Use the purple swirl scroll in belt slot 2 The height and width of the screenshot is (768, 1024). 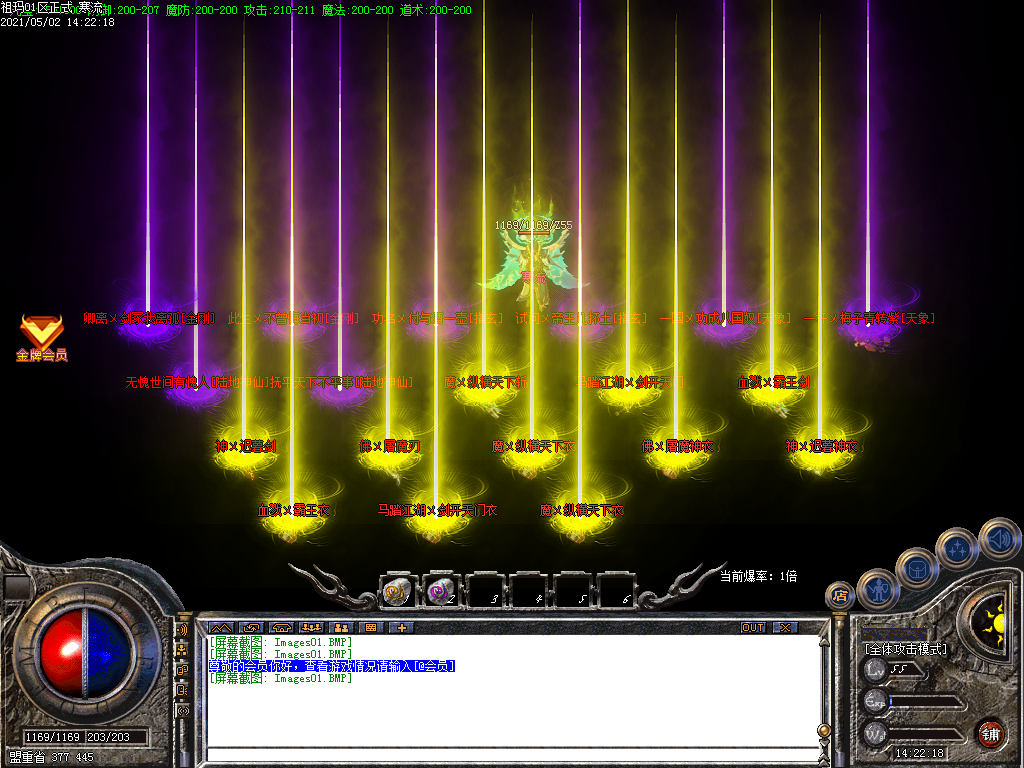(x=441, y=592)
